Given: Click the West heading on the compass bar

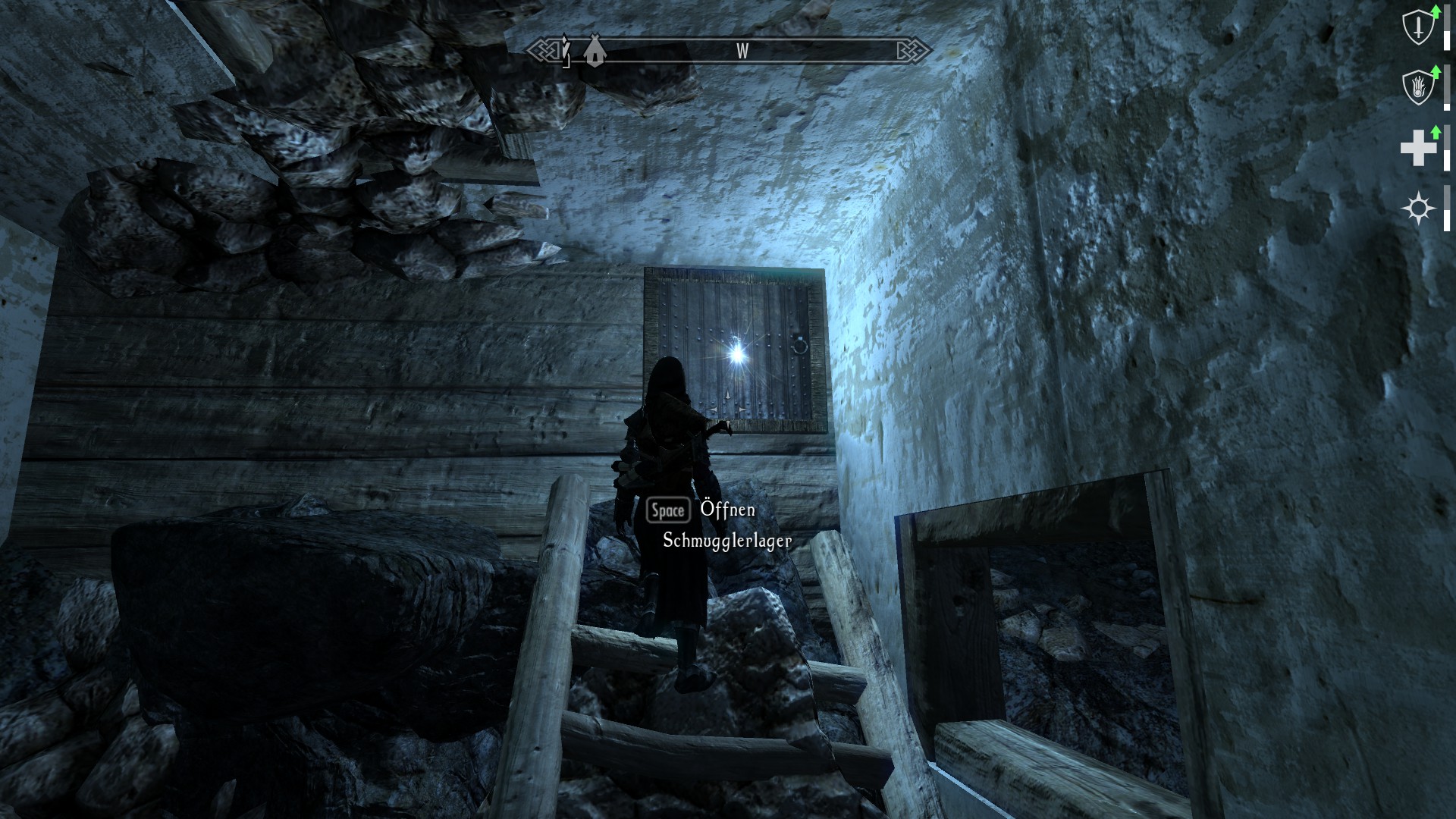Looking at the screenshot, I should click(742, 51).
